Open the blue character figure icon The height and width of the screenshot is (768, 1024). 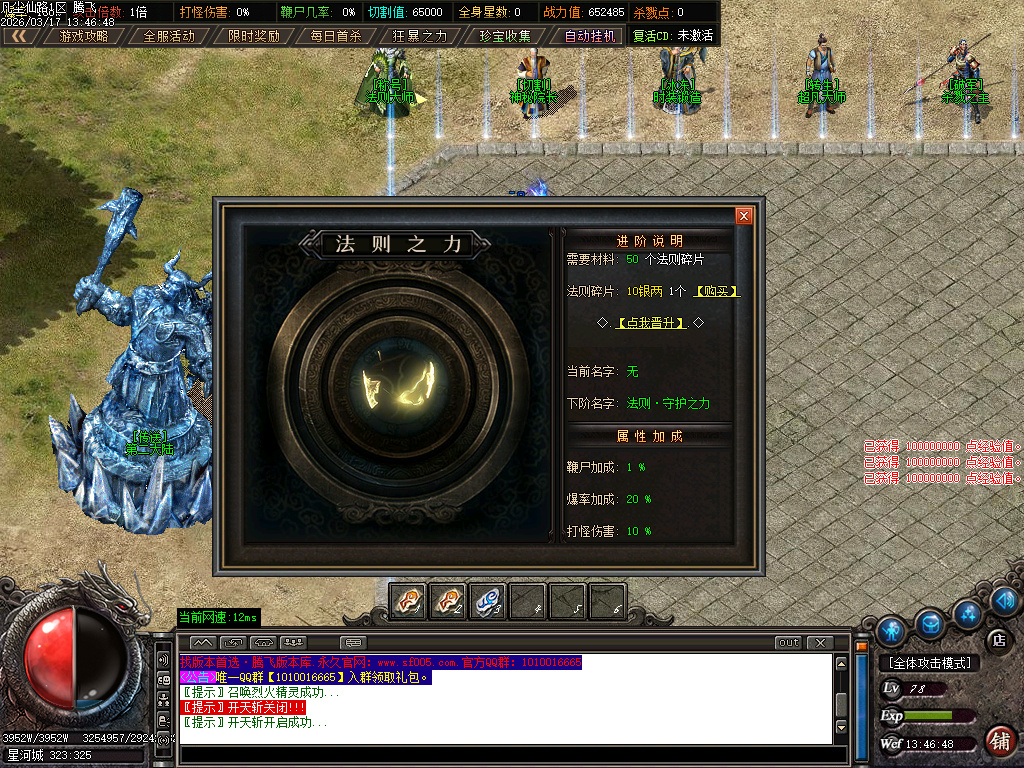(890, 631)
